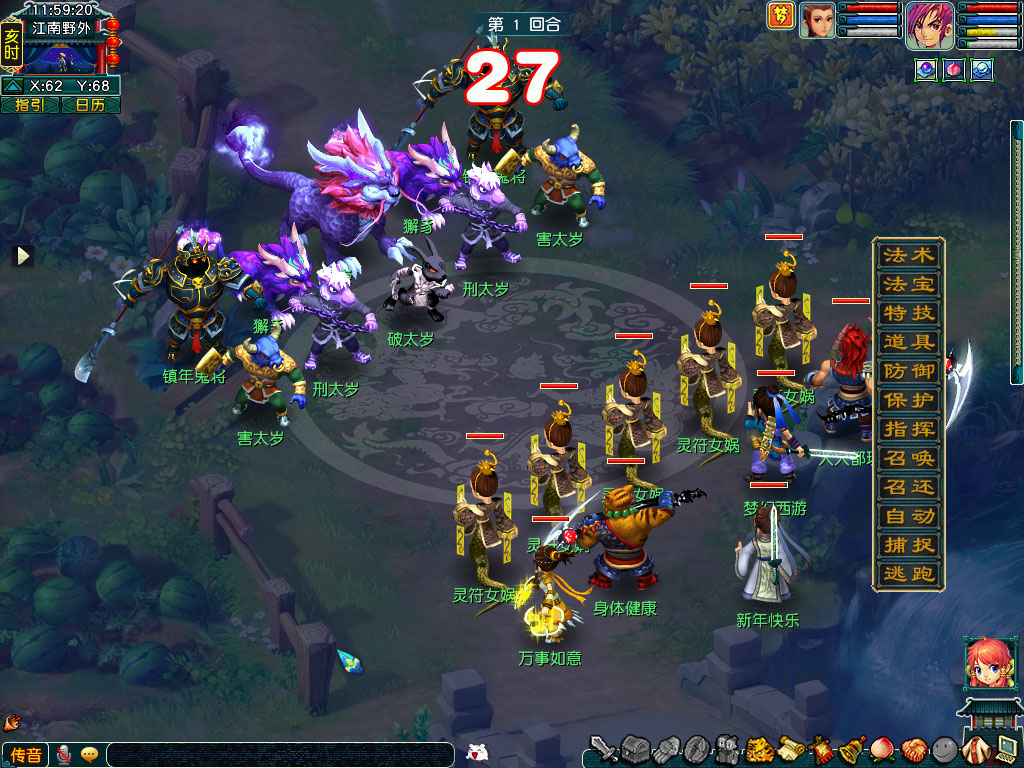Choose the 防御 defend command

click(908, 371)
